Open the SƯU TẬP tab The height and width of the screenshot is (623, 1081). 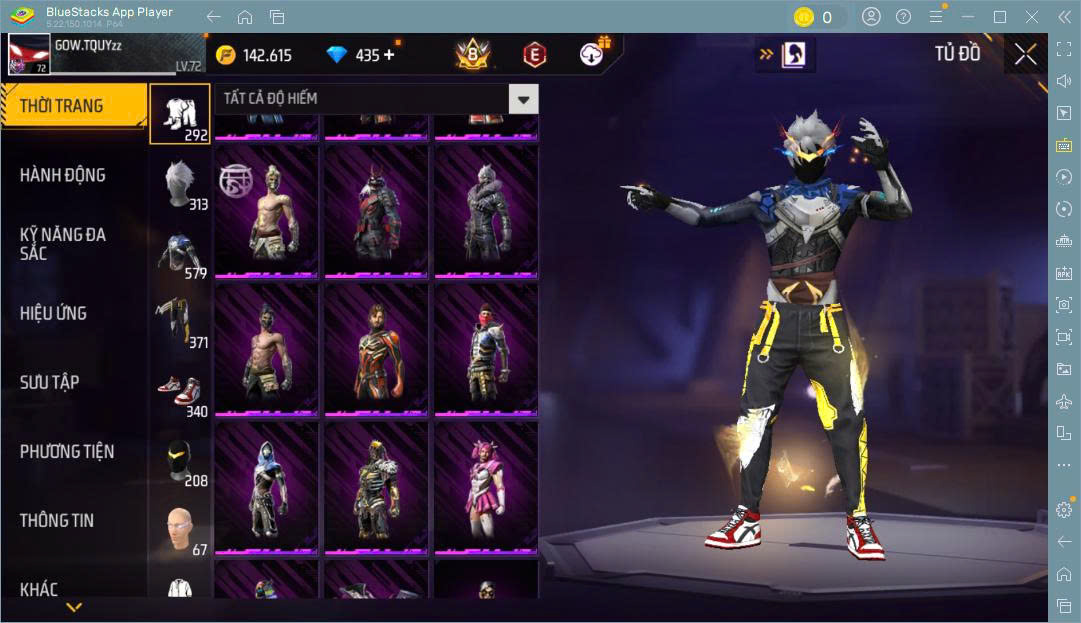coord(50,382)
